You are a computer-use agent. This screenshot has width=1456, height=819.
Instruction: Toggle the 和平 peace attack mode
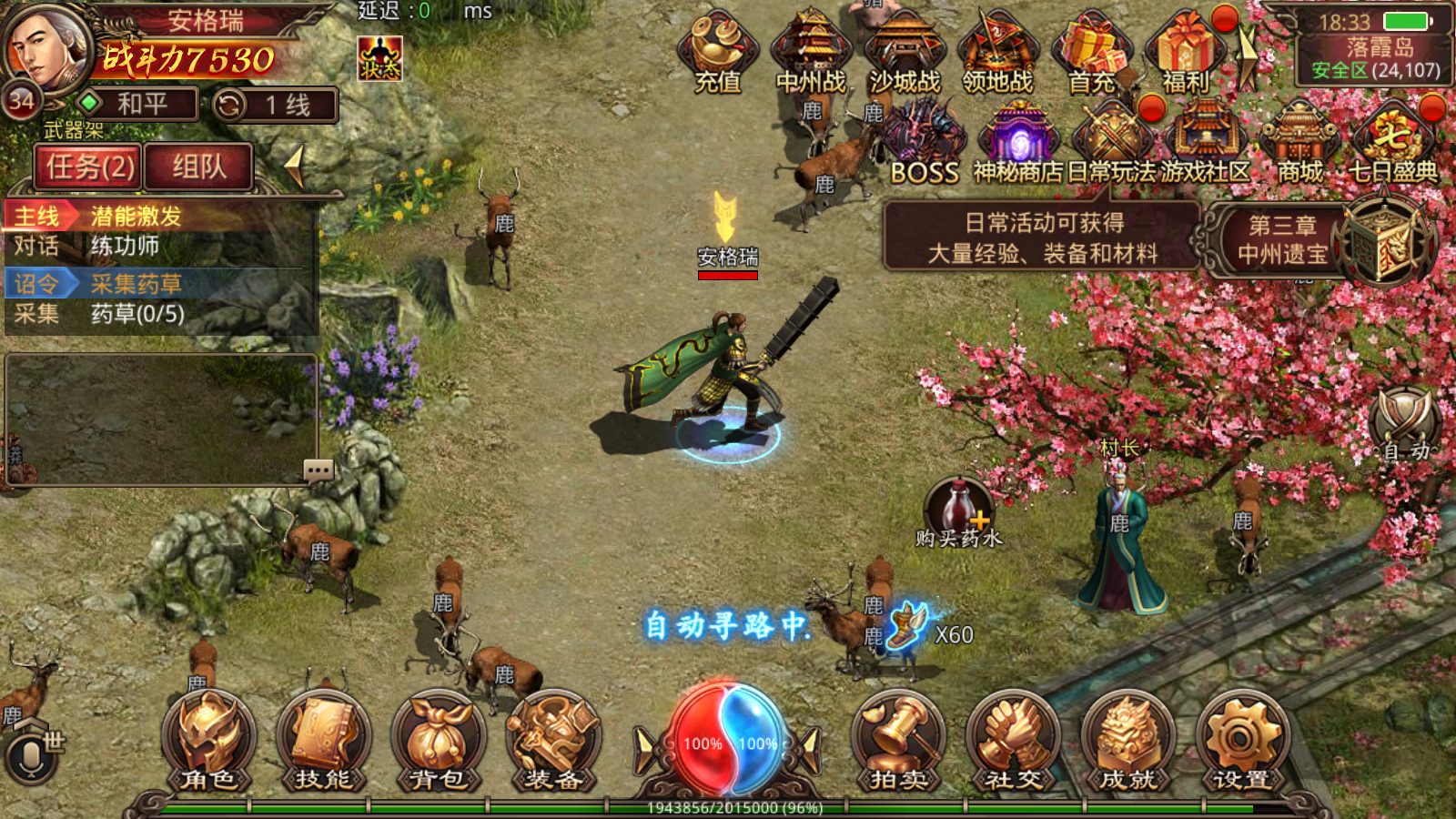pos(138,105)
